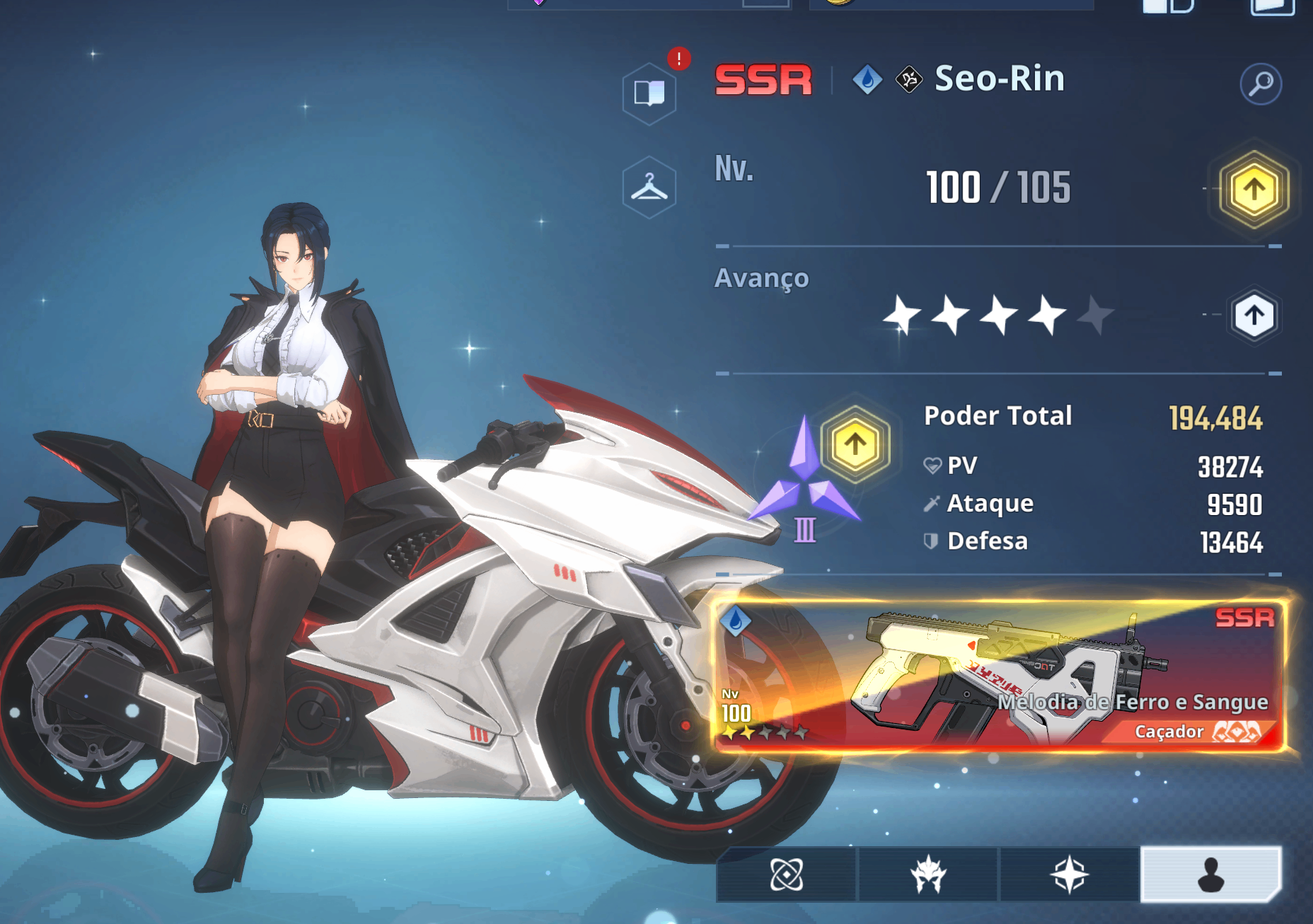Viewport: 1313px width, 924px height.
Task: Open the horned armor tab
Action: tap(927, 875)
